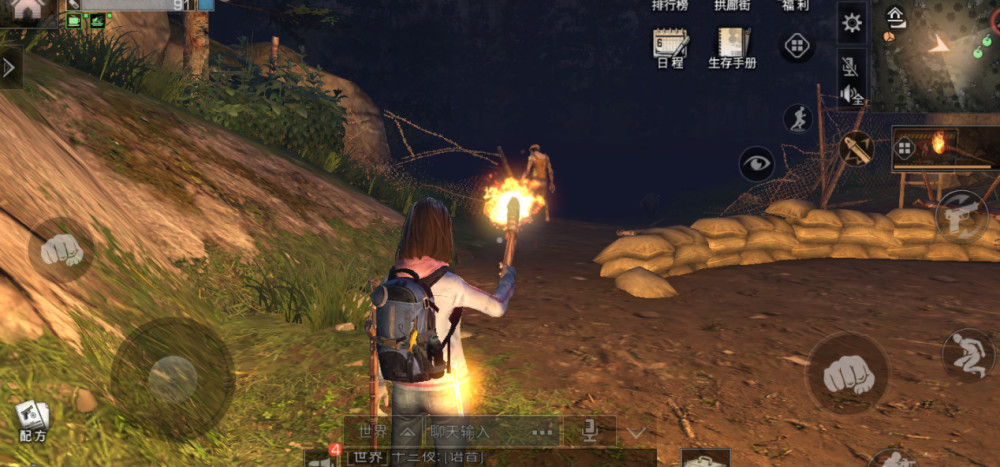Open the 配方 recipes menu
The width and height of the screenshot is (1000, 467).
pos(32,421)
